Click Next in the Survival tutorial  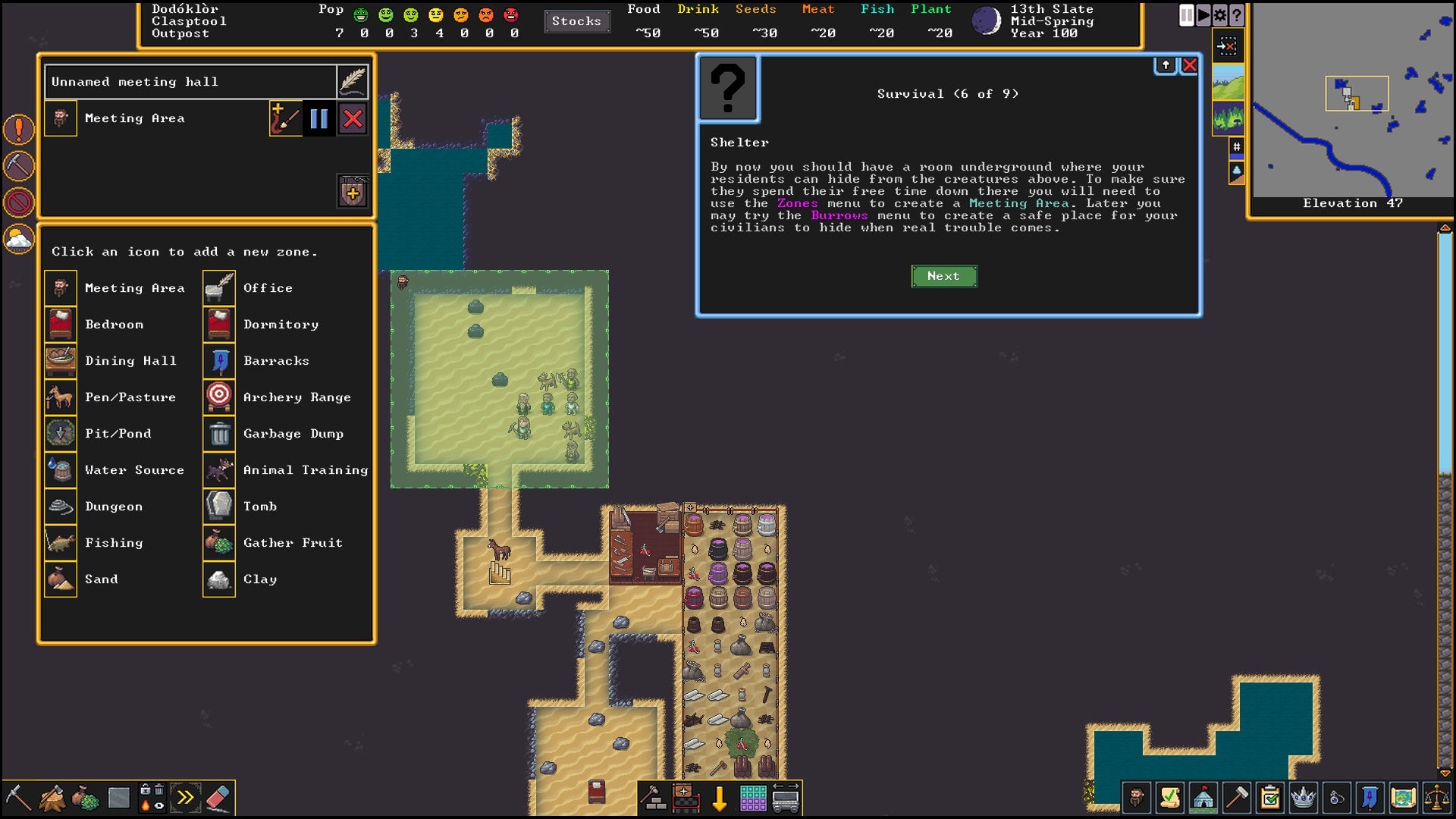(x=943, y=276)
